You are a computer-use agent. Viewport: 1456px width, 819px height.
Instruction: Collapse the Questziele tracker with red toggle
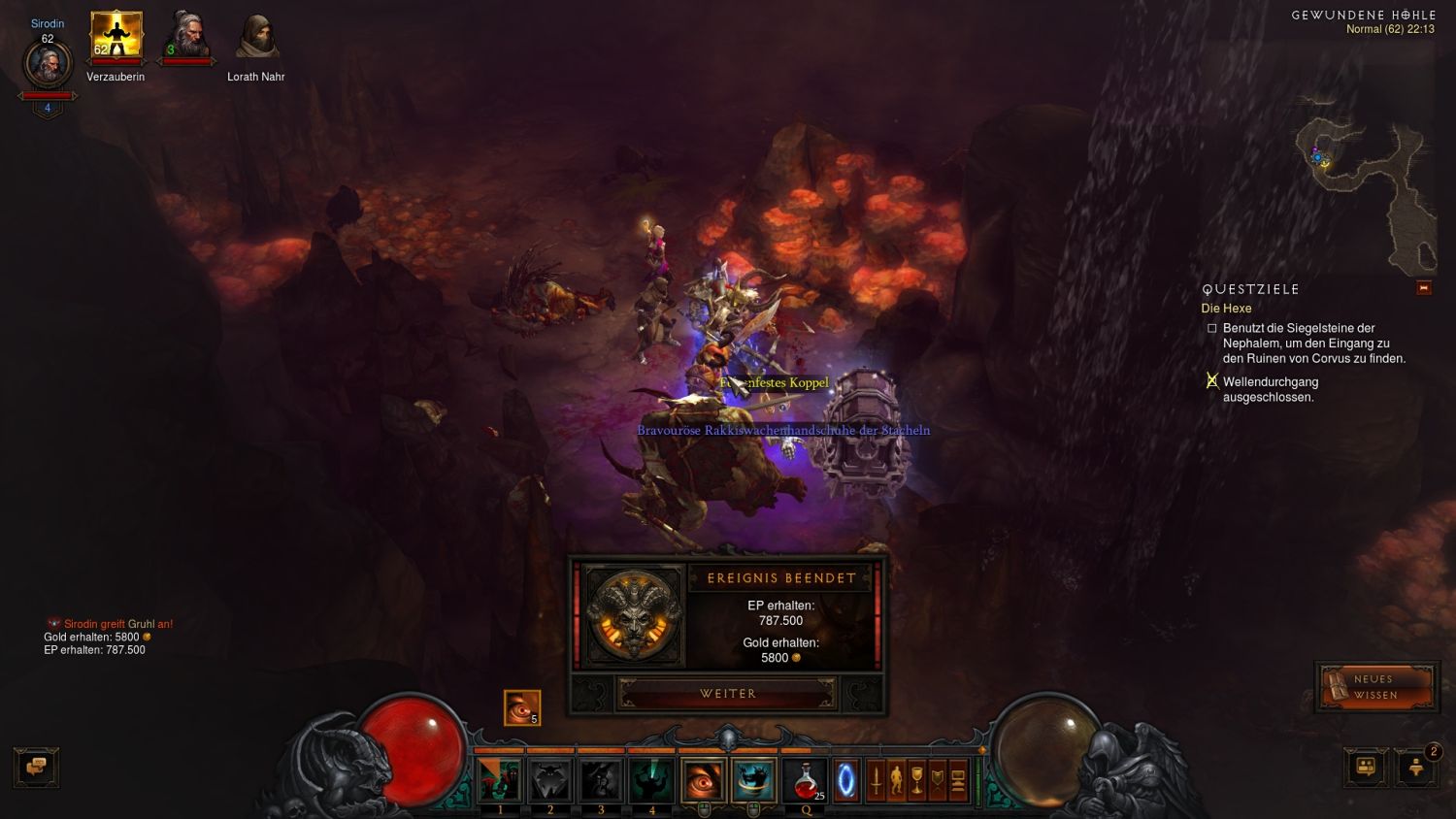click(x=1423, y=288)
